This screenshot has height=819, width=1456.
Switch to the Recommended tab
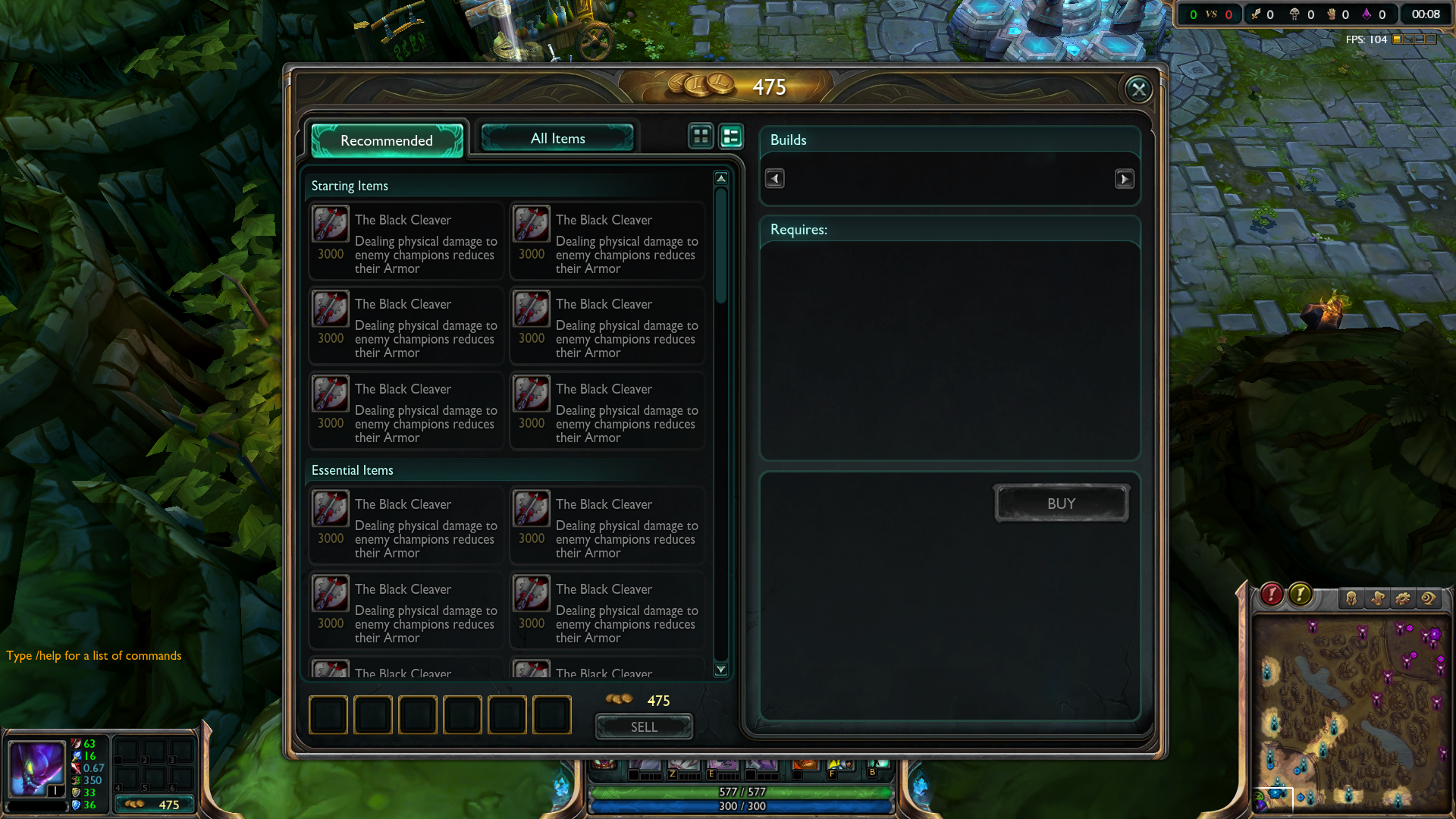387,140
